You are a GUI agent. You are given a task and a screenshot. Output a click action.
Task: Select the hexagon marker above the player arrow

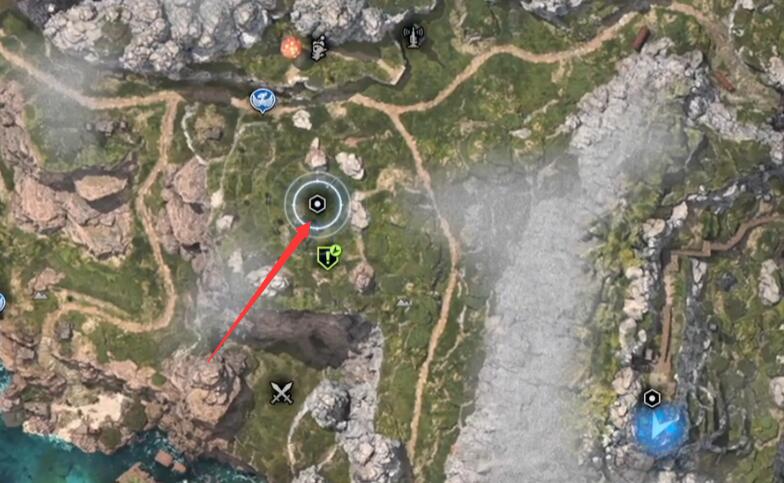coord(652,398)
